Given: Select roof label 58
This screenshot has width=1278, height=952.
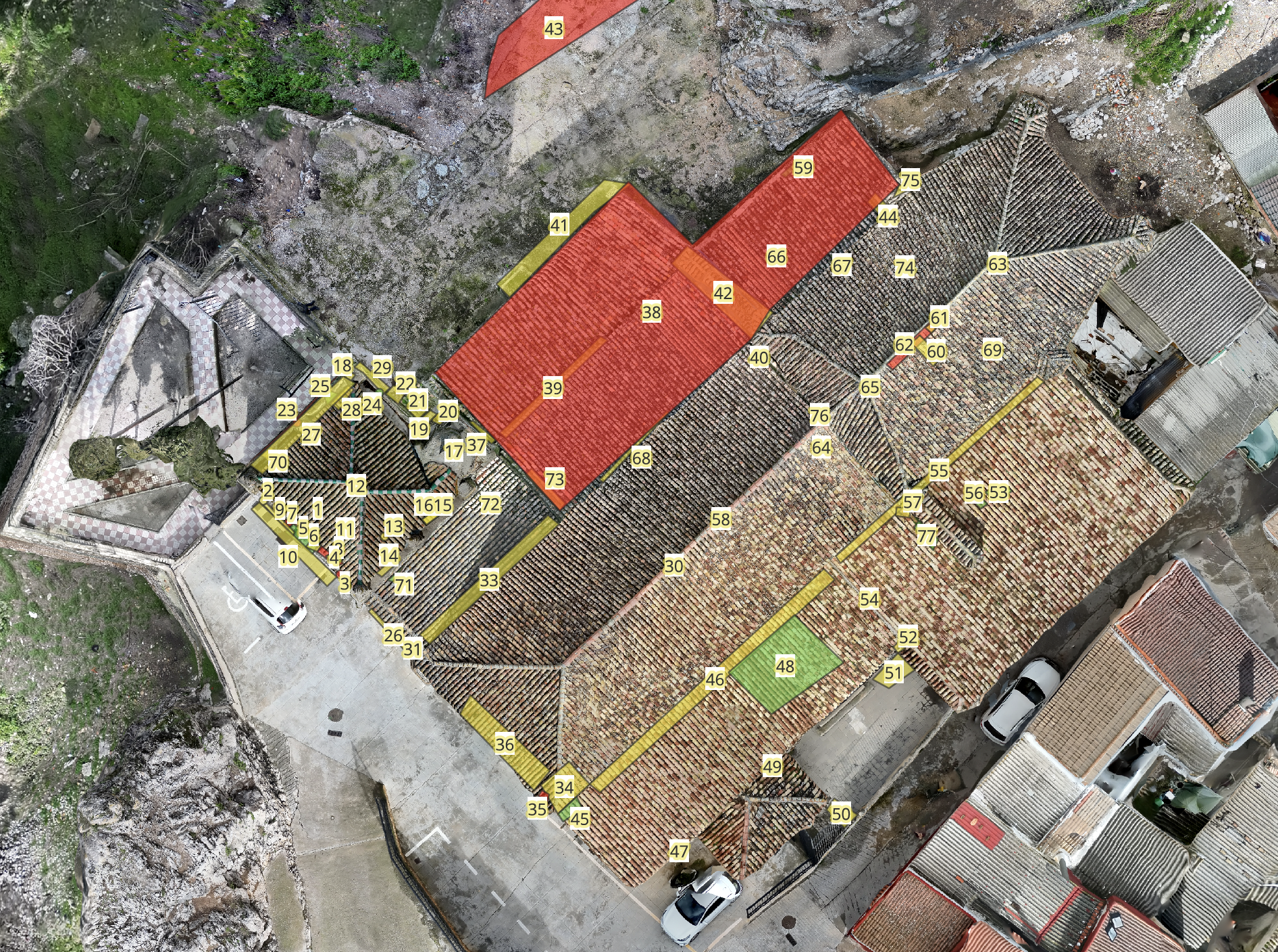Looking at the screenshot, I should pyautogui.click(x=721, y=519).
